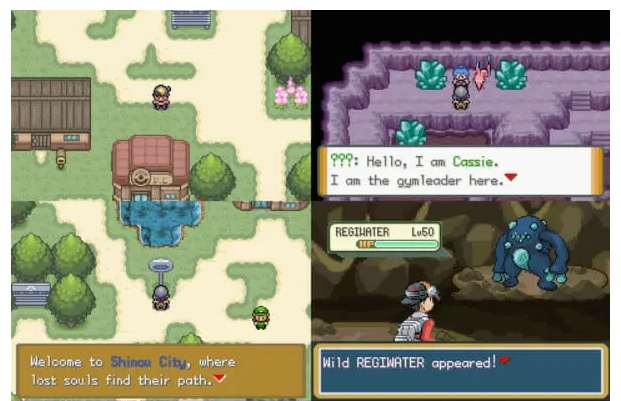Continue Cassie's gym leader dialogue
The width and height of the screenshot is (621, 401).
pyautogui.click(x=510, y=178)
